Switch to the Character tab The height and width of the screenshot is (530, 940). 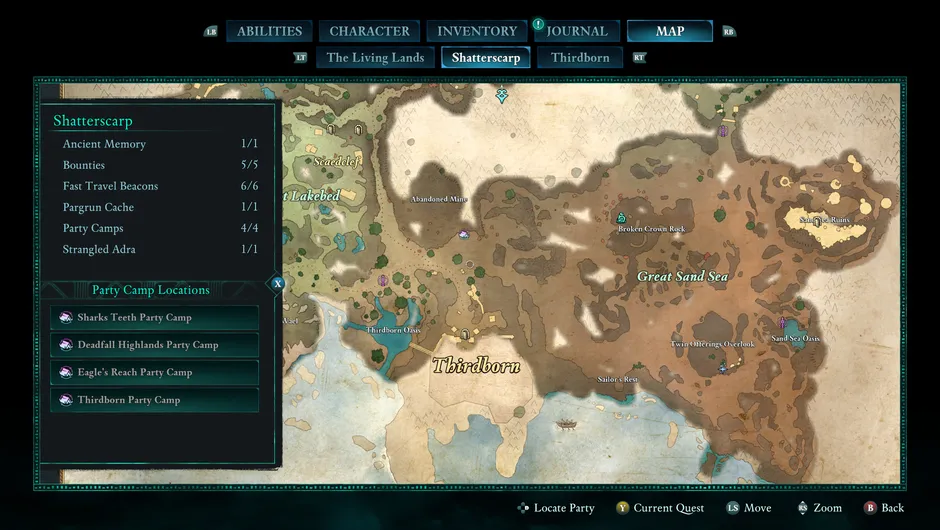point(369,31)
